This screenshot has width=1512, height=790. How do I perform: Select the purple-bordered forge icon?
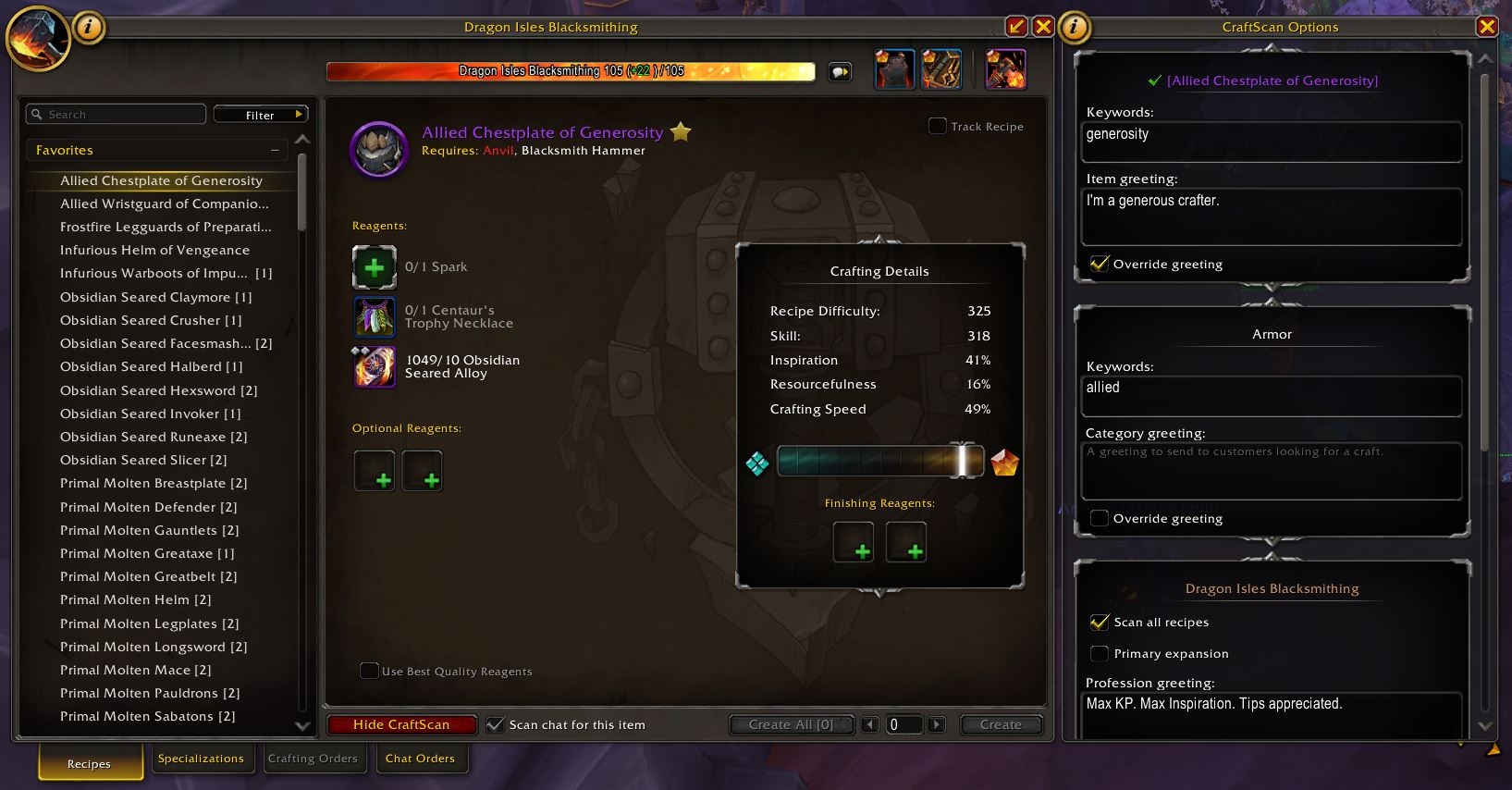(1004, 68)
